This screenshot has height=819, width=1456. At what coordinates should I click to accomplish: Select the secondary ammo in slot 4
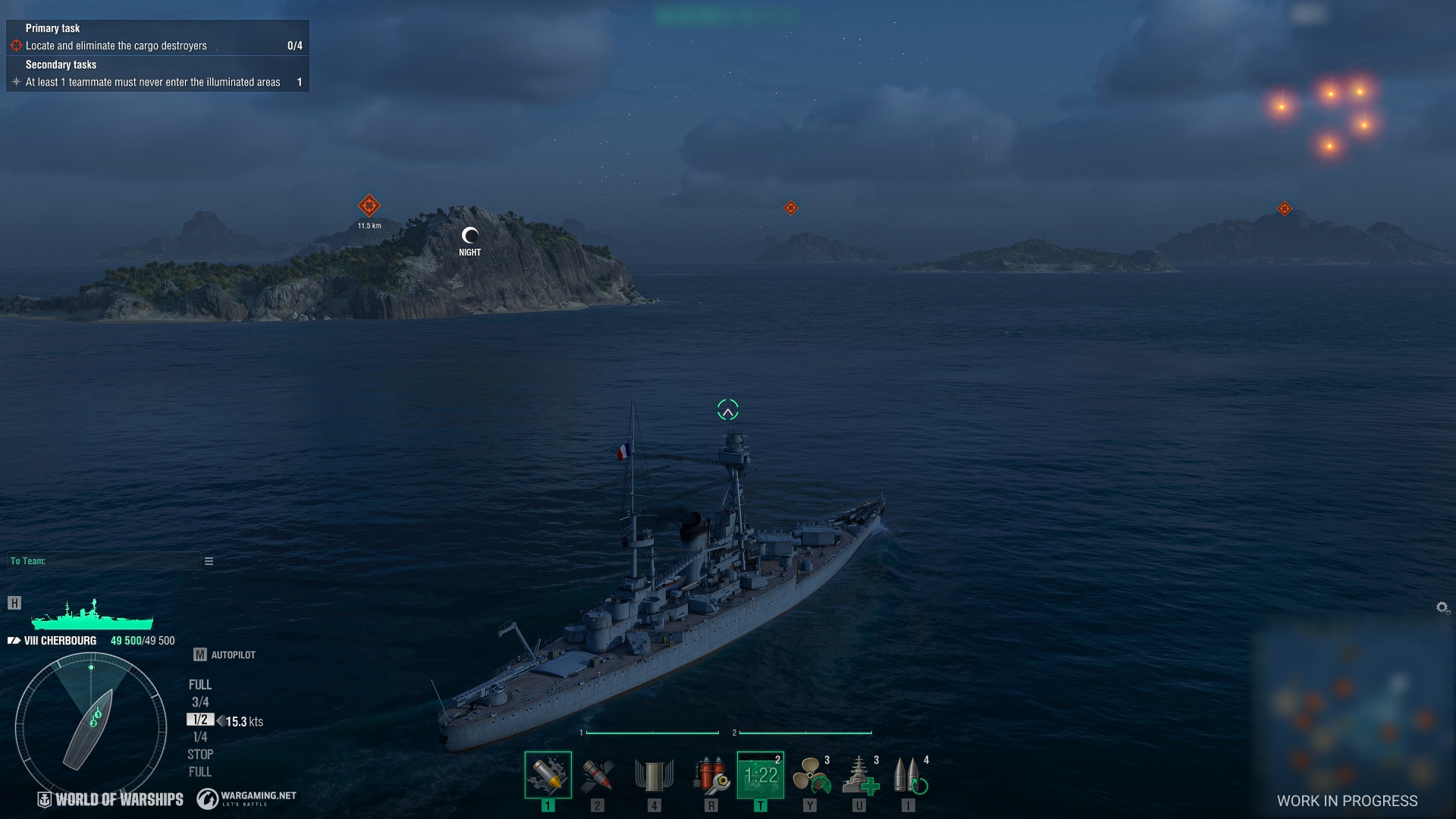(654, 775)
